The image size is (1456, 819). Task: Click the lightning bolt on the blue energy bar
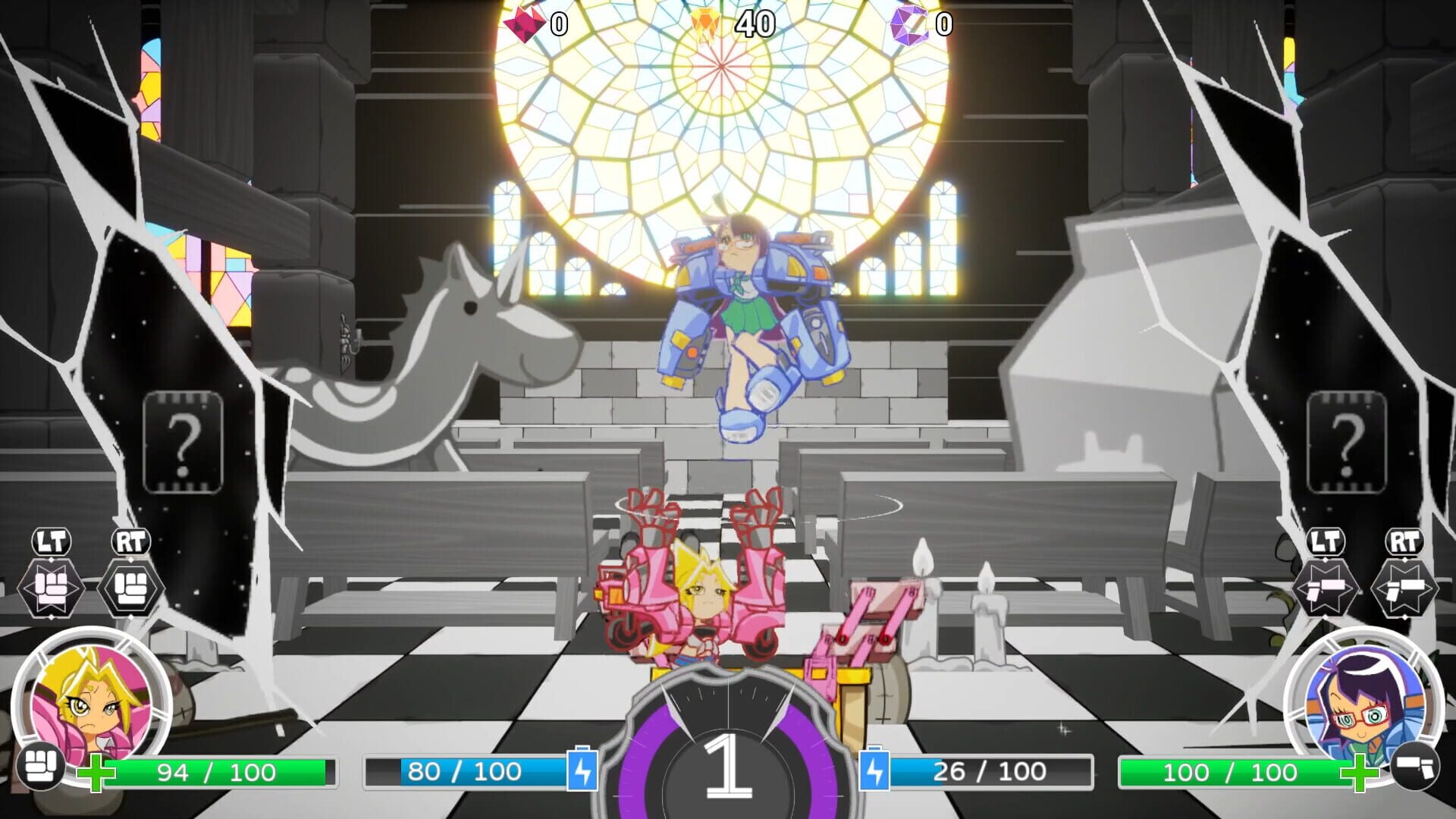[x=582, y=772]
